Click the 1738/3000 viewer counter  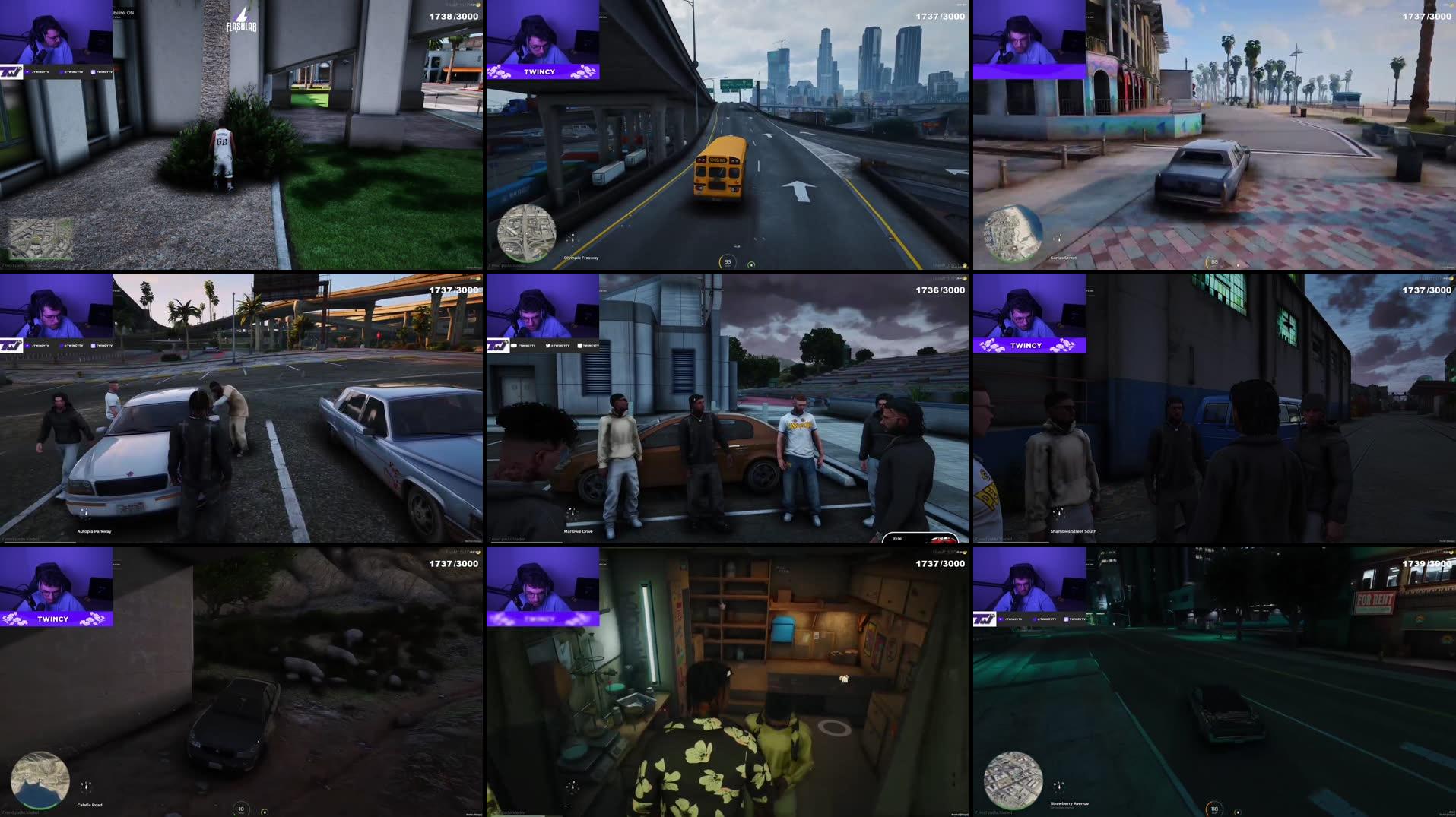(452, 17)
